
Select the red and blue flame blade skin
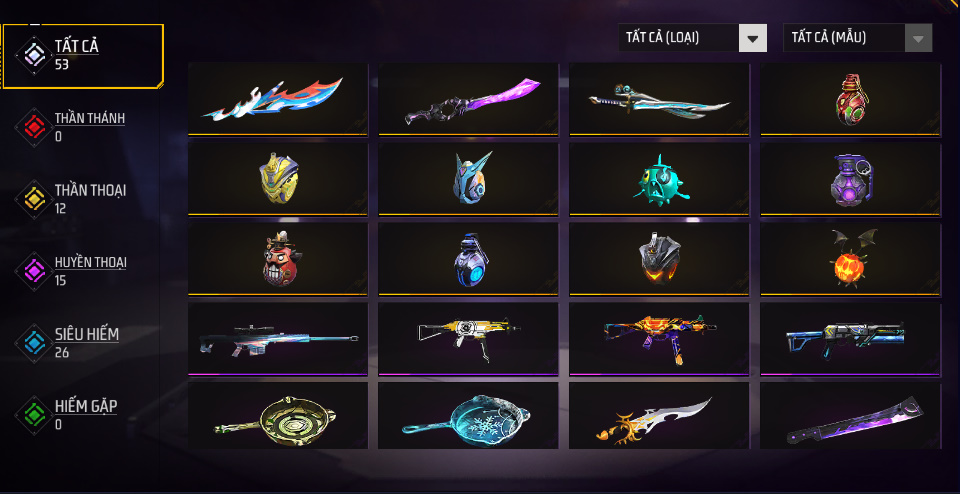coord(272,98)
